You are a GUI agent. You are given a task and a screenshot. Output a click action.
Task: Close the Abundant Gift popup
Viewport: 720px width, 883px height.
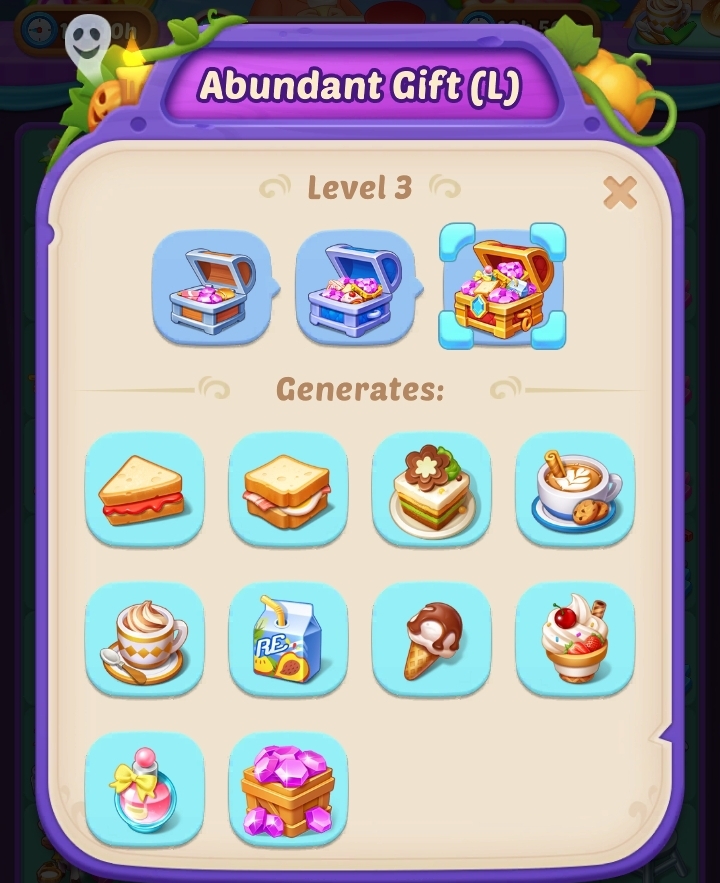point(620,192)
